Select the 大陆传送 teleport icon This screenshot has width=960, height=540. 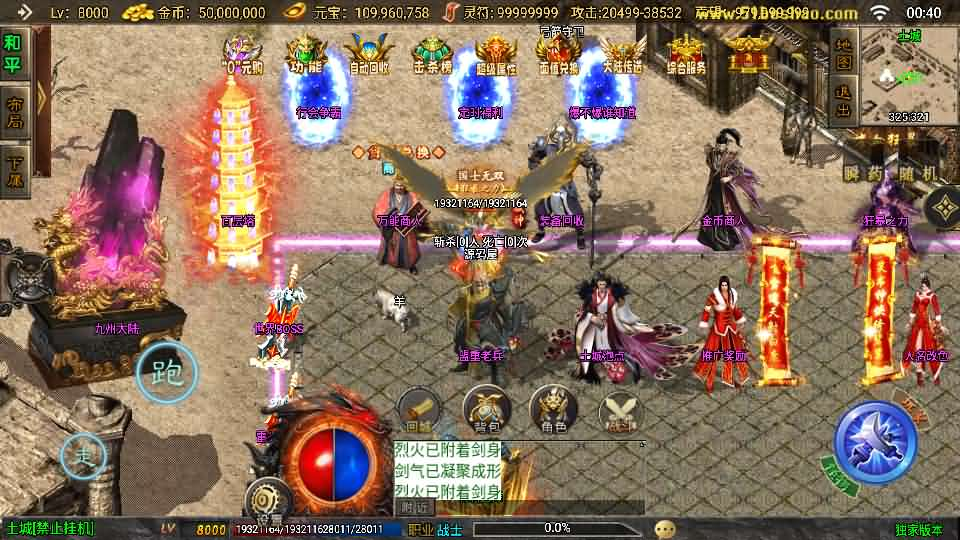pyautogui.click(x=621, y=53)
